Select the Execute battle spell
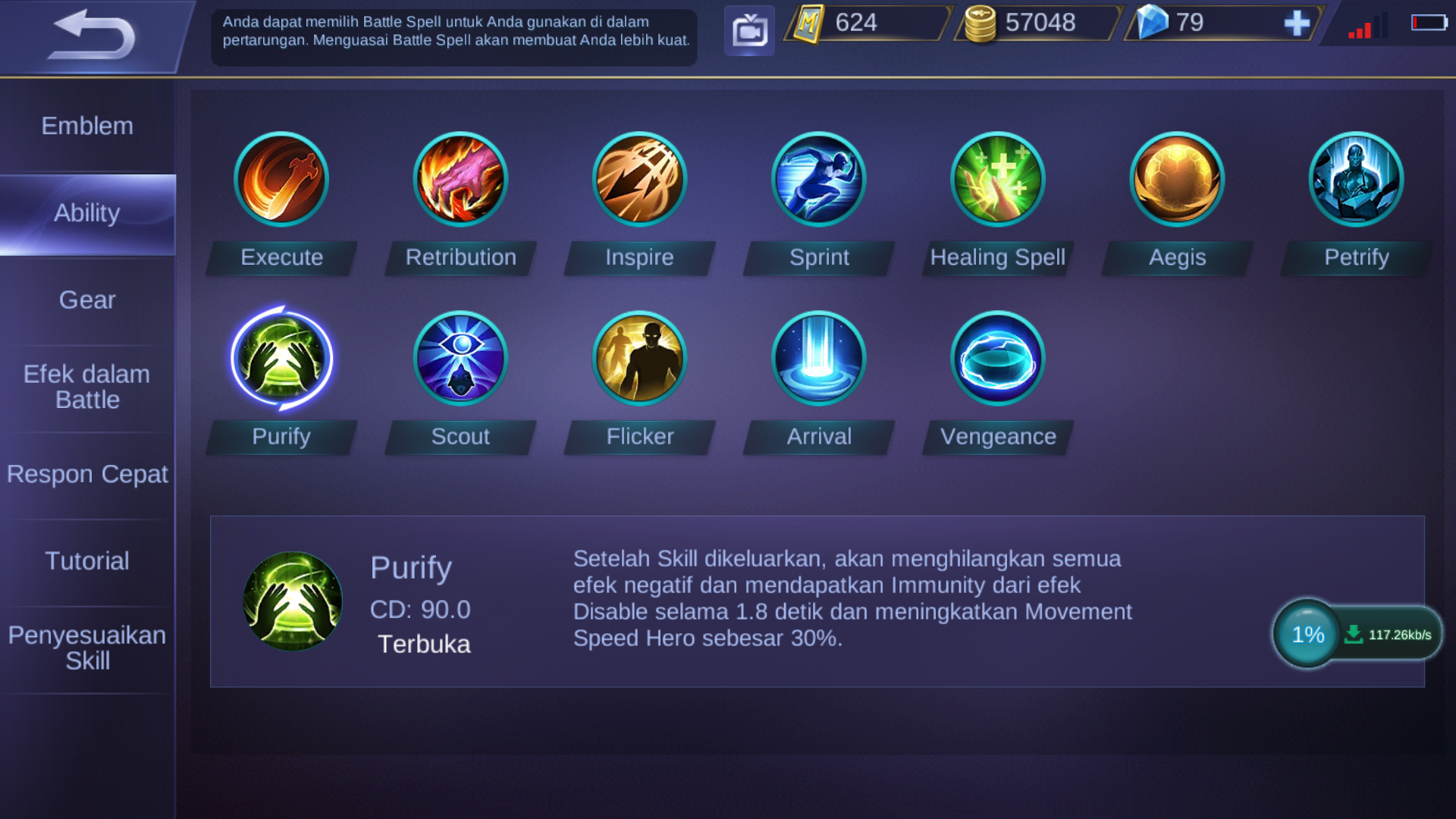This screenshot has width=1456, height=819. (281, 179)
